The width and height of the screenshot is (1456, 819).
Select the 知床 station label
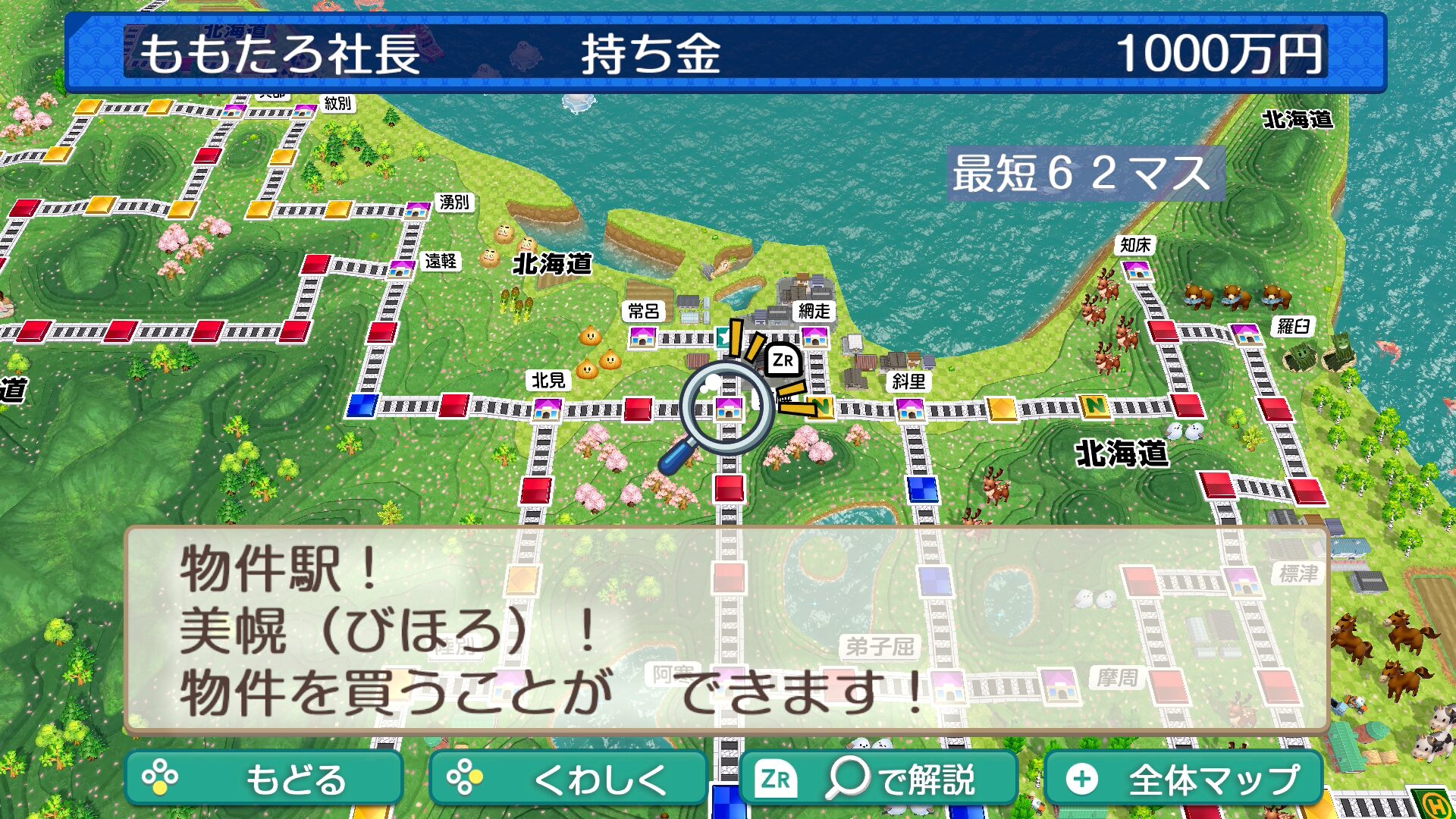coord(1135,245)
